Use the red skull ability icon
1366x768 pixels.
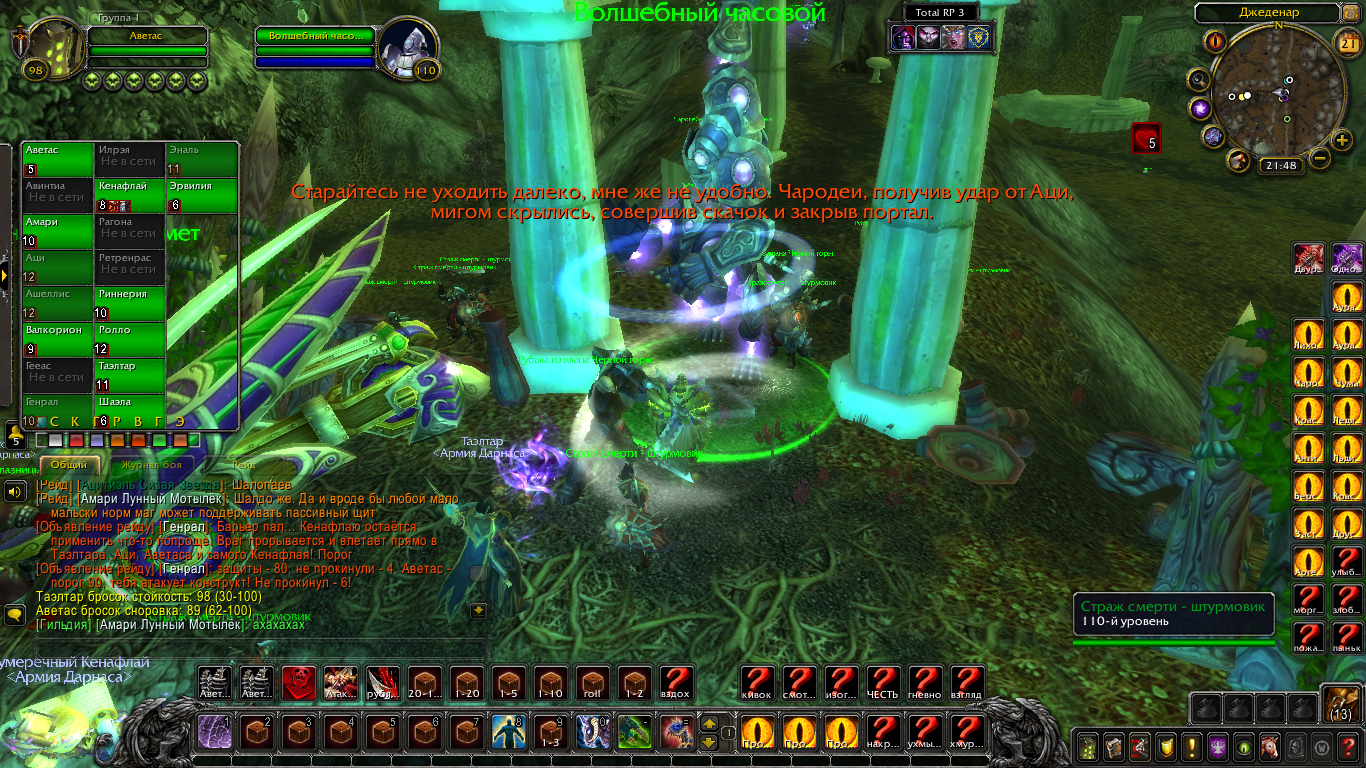click(x=299, y=683)
